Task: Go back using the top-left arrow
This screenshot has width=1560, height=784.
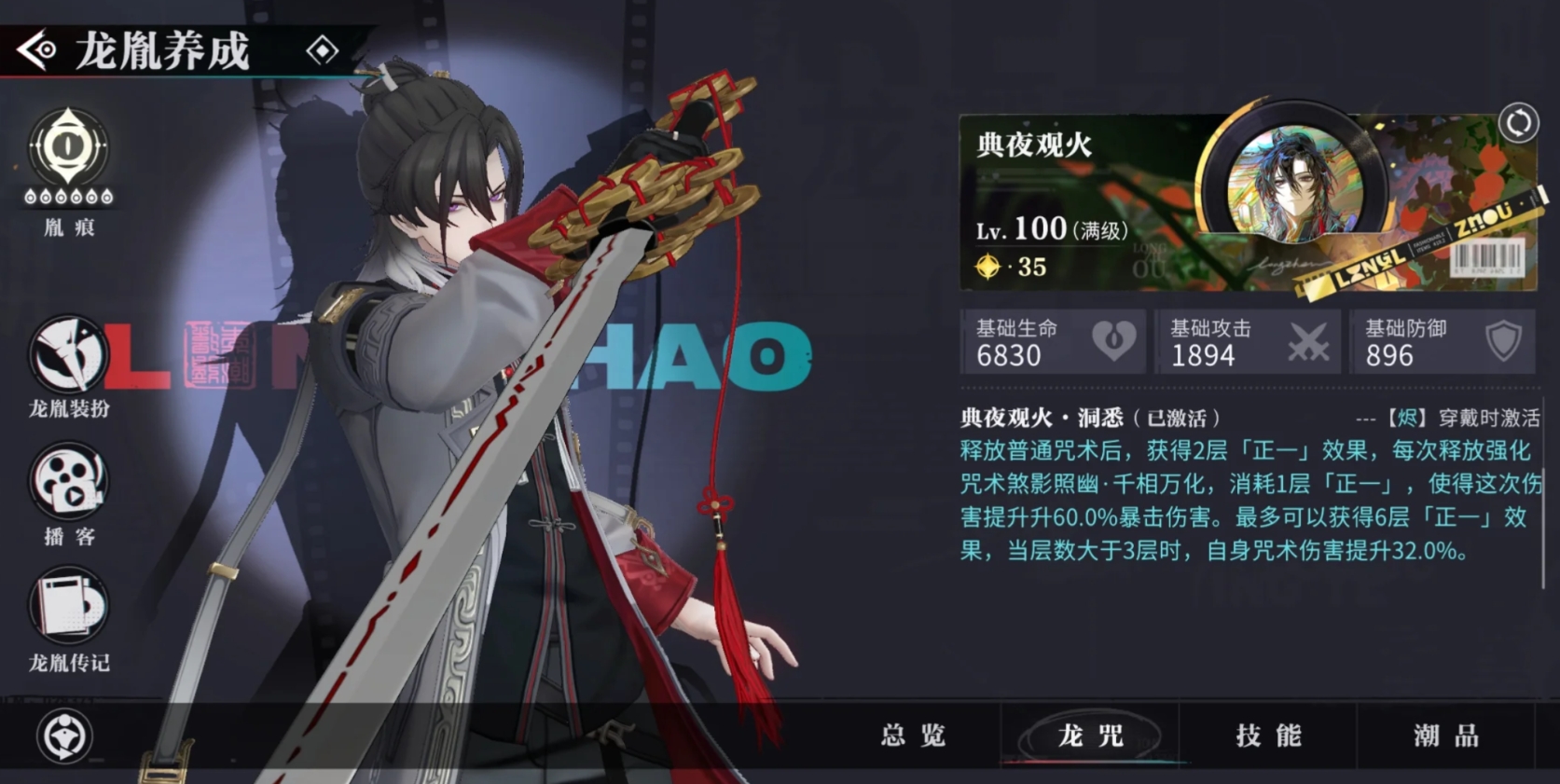Action: [37, 50]
